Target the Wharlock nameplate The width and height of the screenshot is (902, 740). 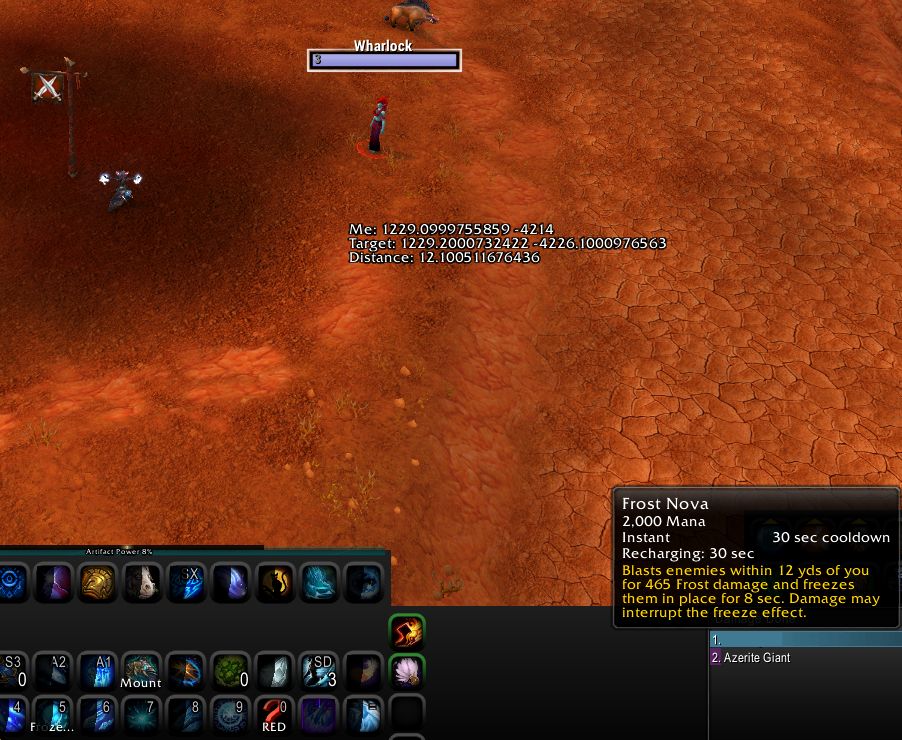(x=384, y=60)
